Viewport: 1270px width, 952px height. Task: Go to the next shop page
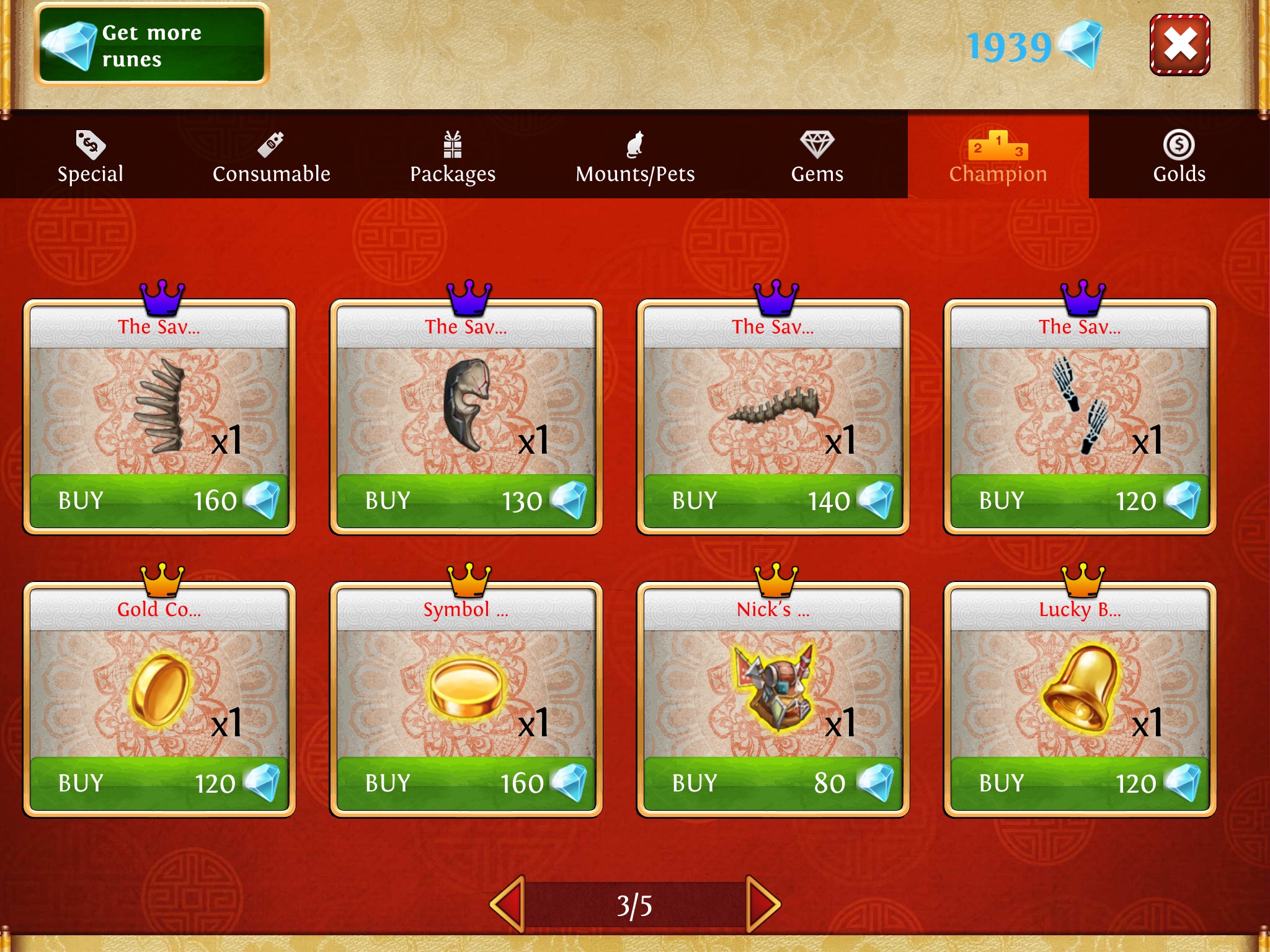pyautogui.click(x=762, y=904)
